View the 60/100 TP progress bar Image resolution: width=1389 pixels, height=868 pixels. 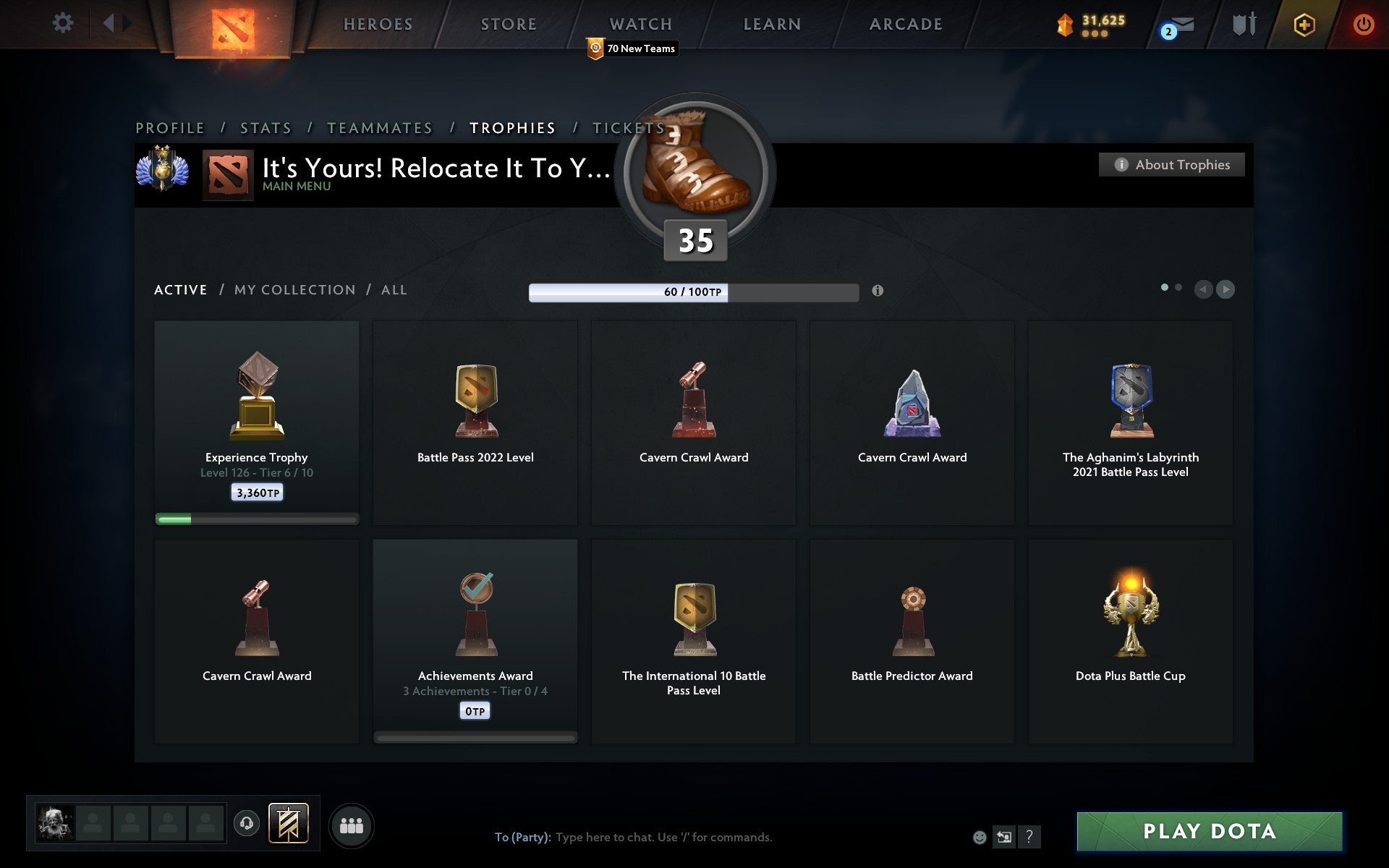tap(696, 292)
